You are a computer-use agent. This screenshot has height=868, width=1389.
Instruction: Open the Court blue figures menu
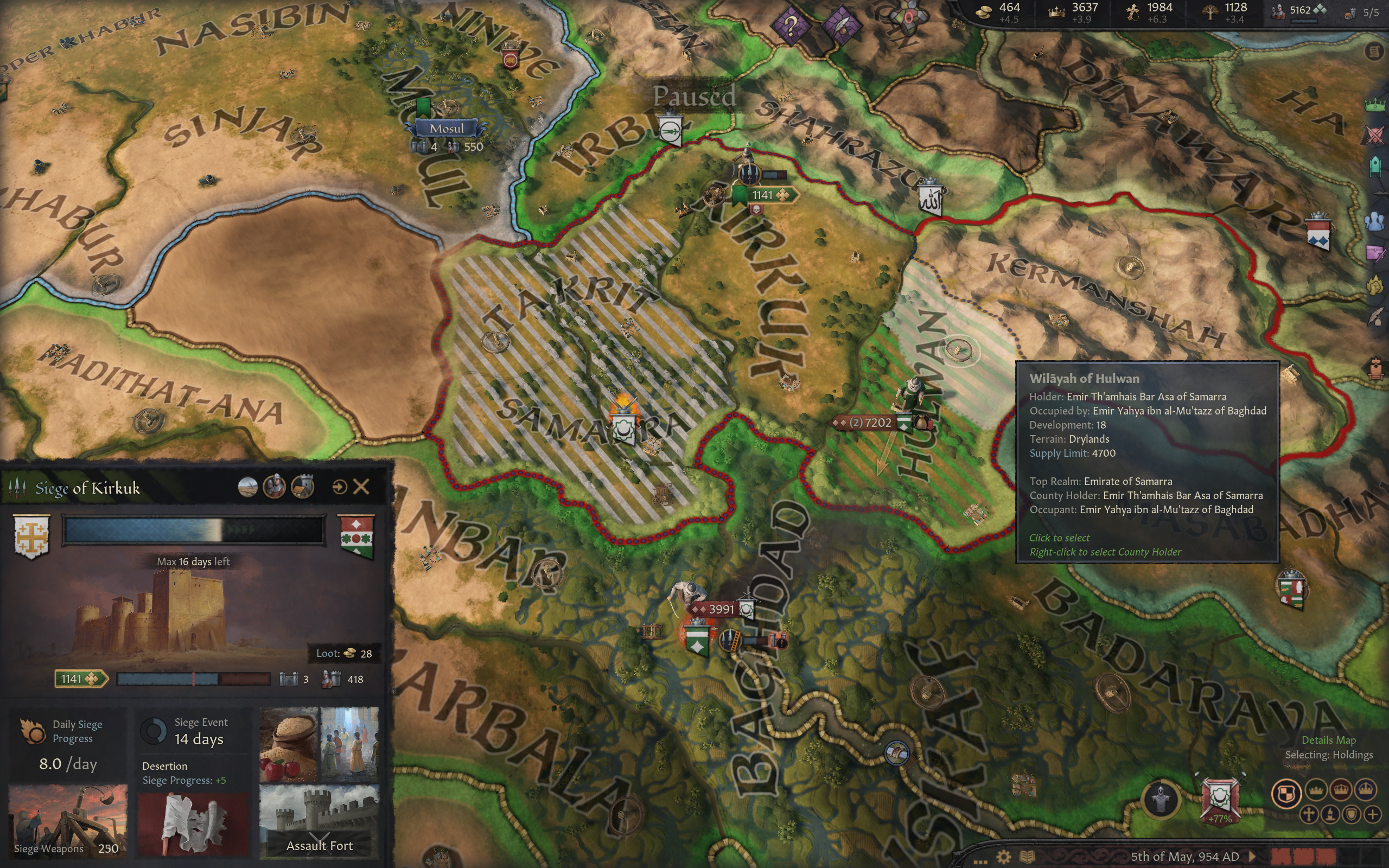(x=1375, y=221)
